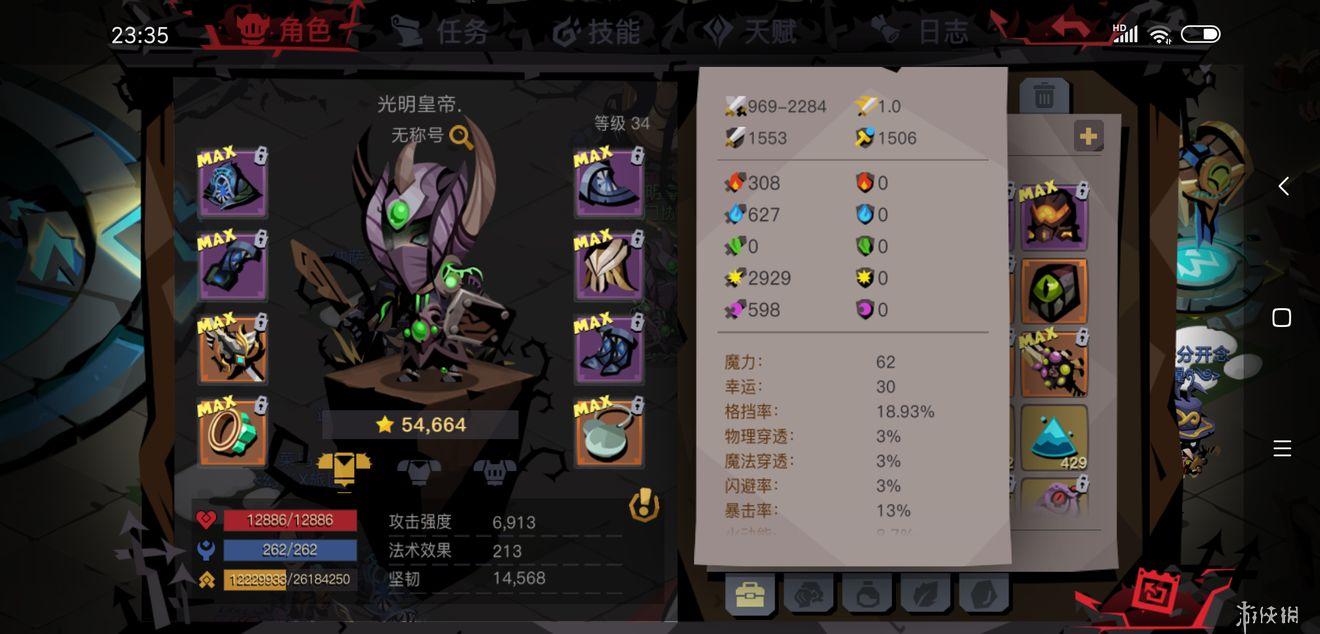Open the 日志 log tab

tap(920, 32)
